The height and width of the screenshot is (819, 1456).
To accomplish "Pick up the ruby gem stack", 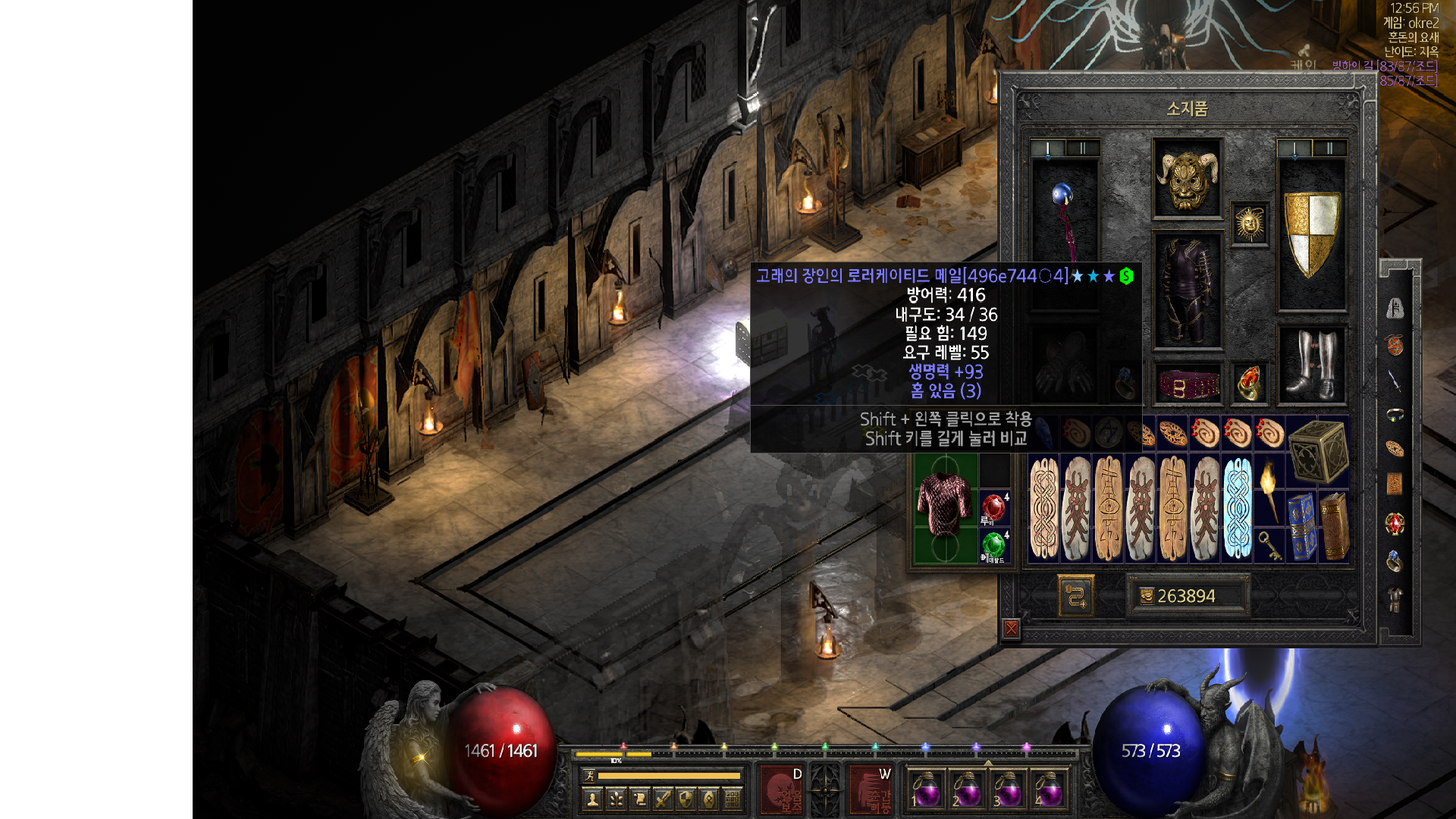I will [993, 507].
